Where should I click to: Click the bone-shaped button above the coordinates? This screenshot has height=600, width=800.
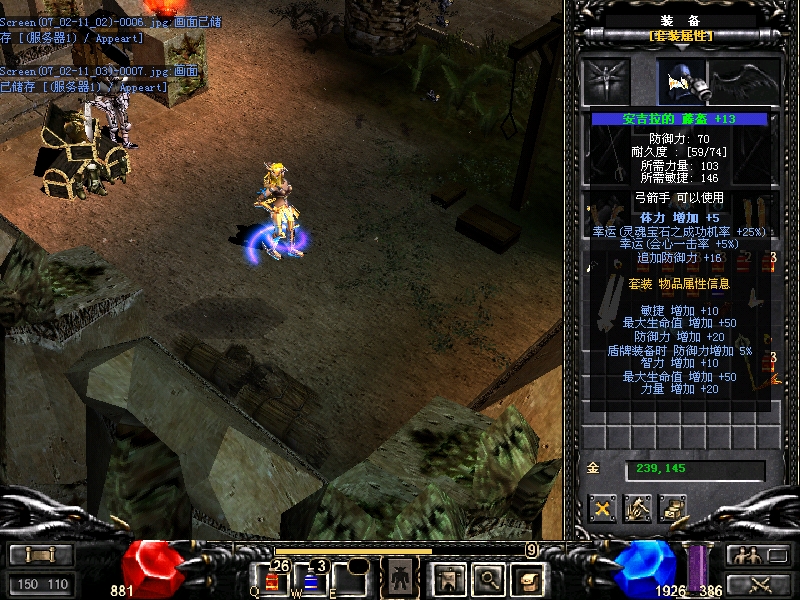(x=41, y=555)
